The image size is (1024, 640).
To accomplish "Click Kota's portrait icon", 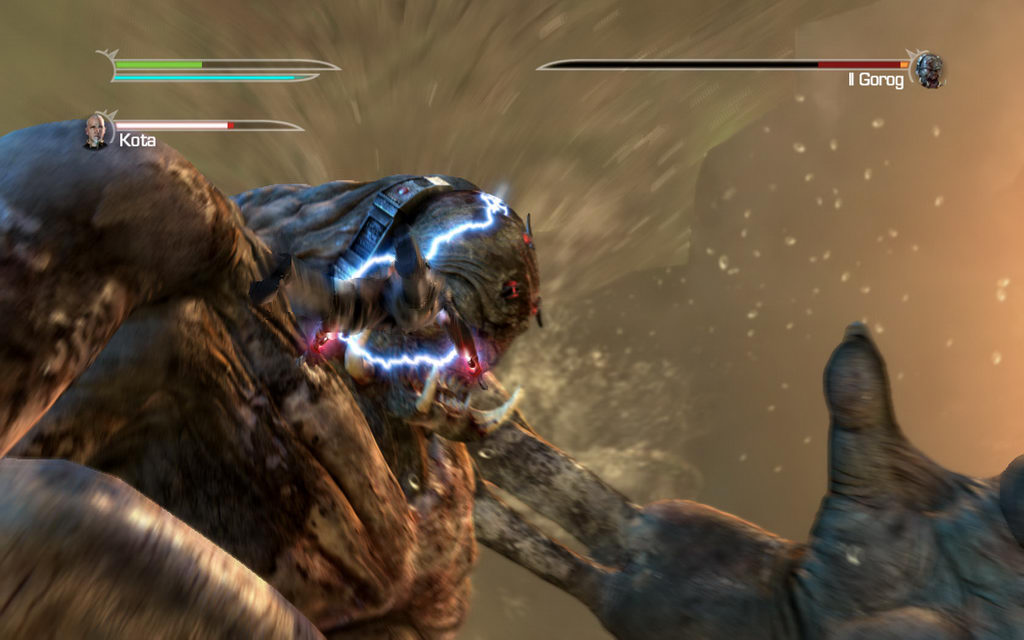I will point(97,130).
